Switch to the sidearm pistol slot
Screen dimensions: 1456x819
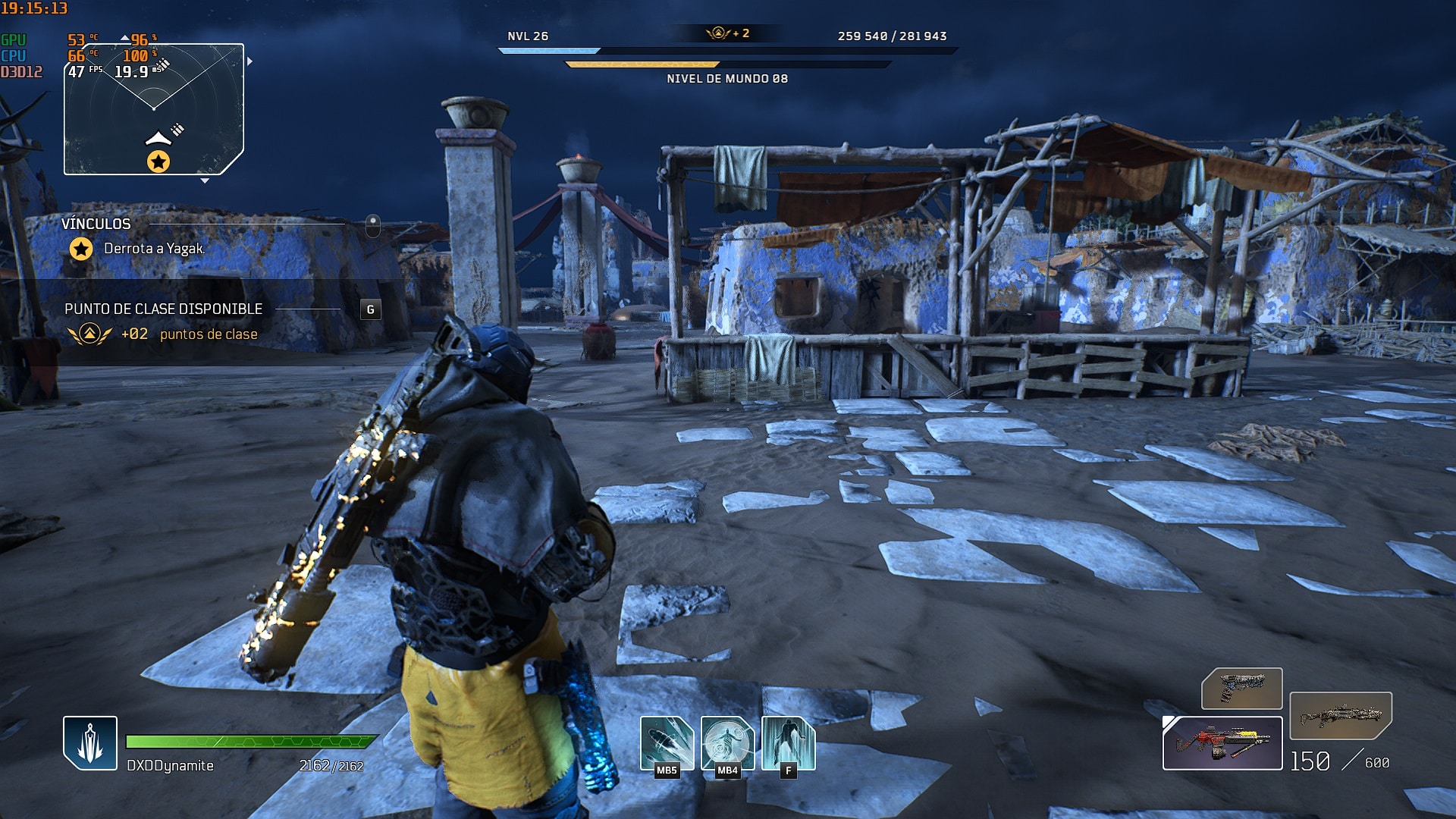(1241, 689)
